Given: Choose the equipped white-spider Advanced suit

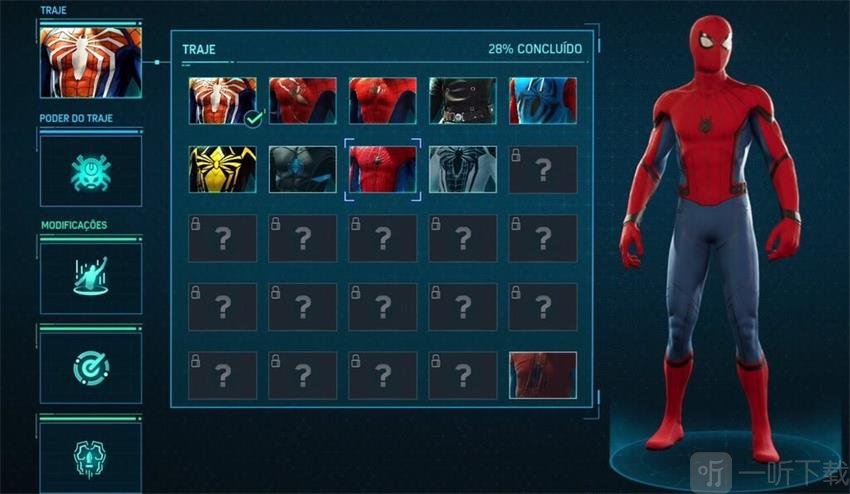Looking at the screenshot, I should click(x=222, y=101).
